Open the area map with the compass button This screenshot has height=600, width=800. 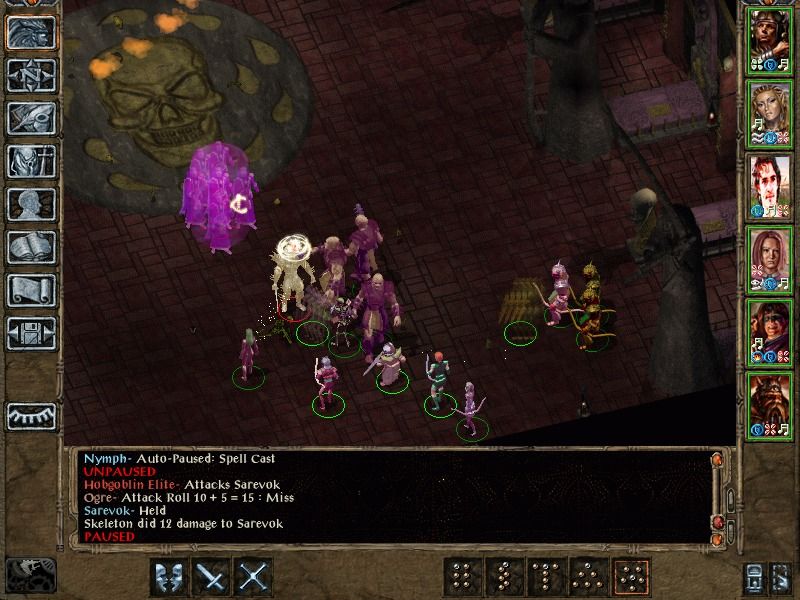click(31, 75)
